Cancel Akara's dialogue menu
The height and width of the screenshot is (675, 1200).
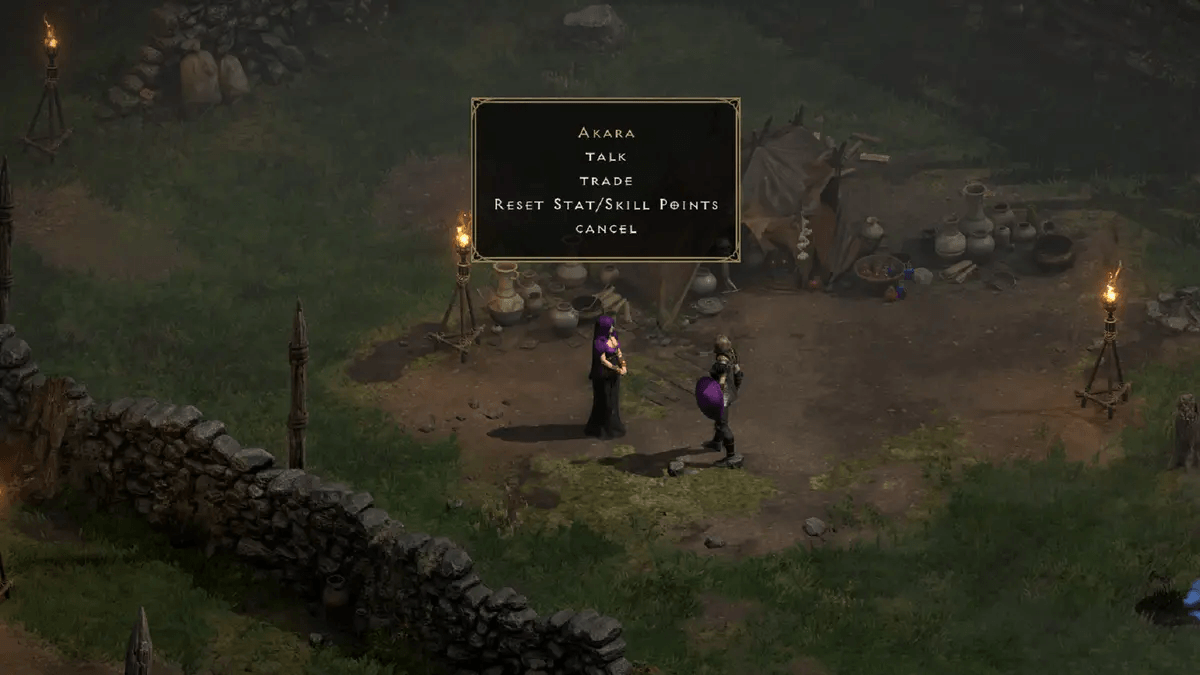[x=606, y=228]
